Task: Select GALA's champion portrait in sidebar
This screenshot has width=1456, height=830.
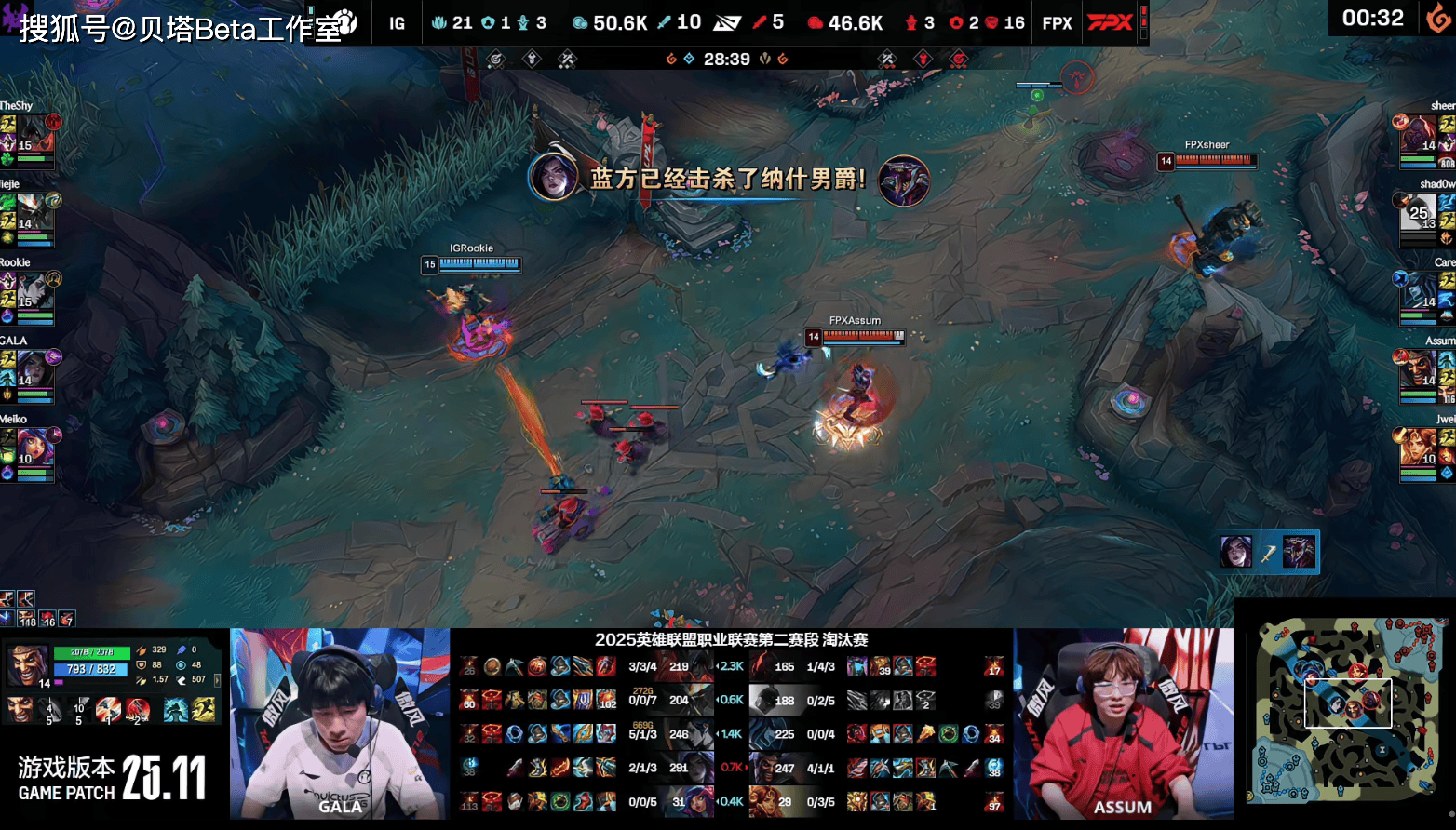Action: (x=34, y=370)
